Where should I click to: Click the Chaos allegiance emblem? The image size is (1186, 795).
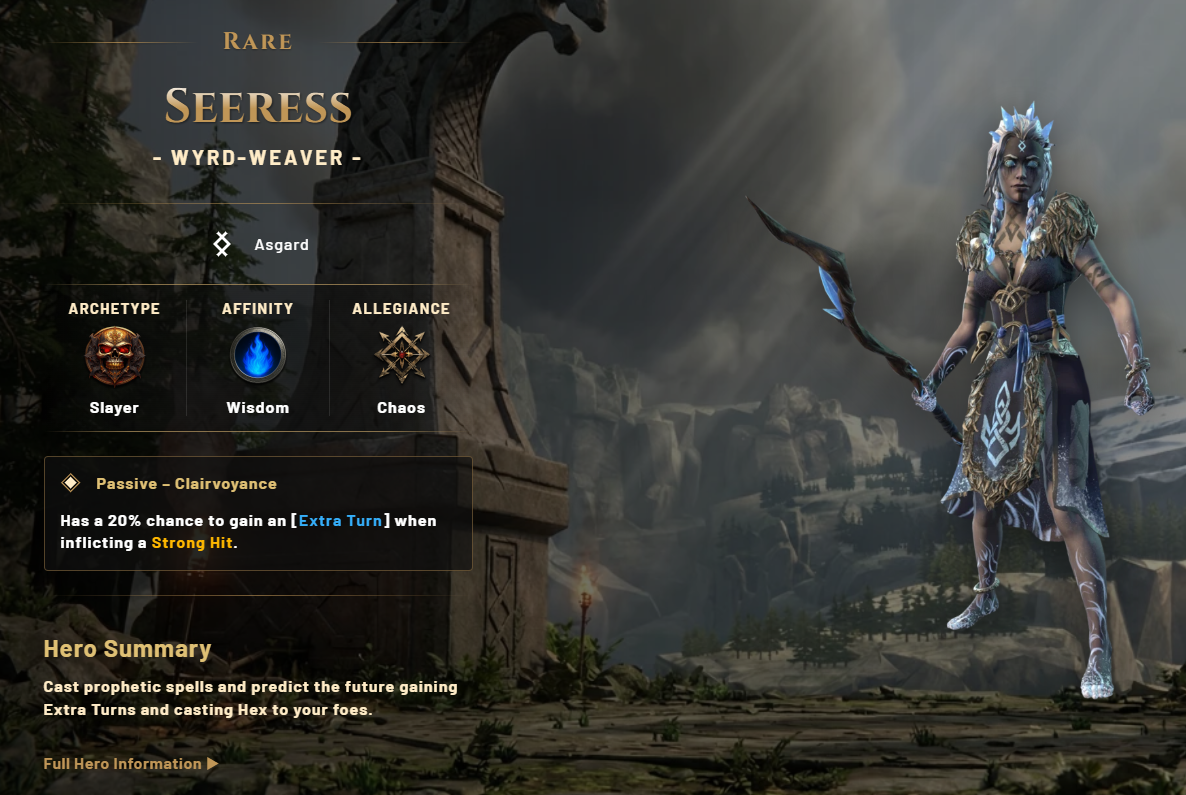[x=401, y=356]
